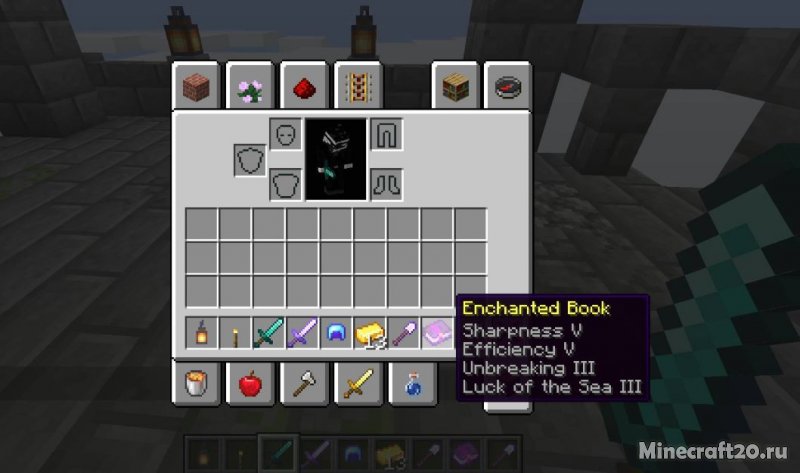800x473 pixels.
Task: Switch to the pink flower decoration tab
Action: coord(249,87)
